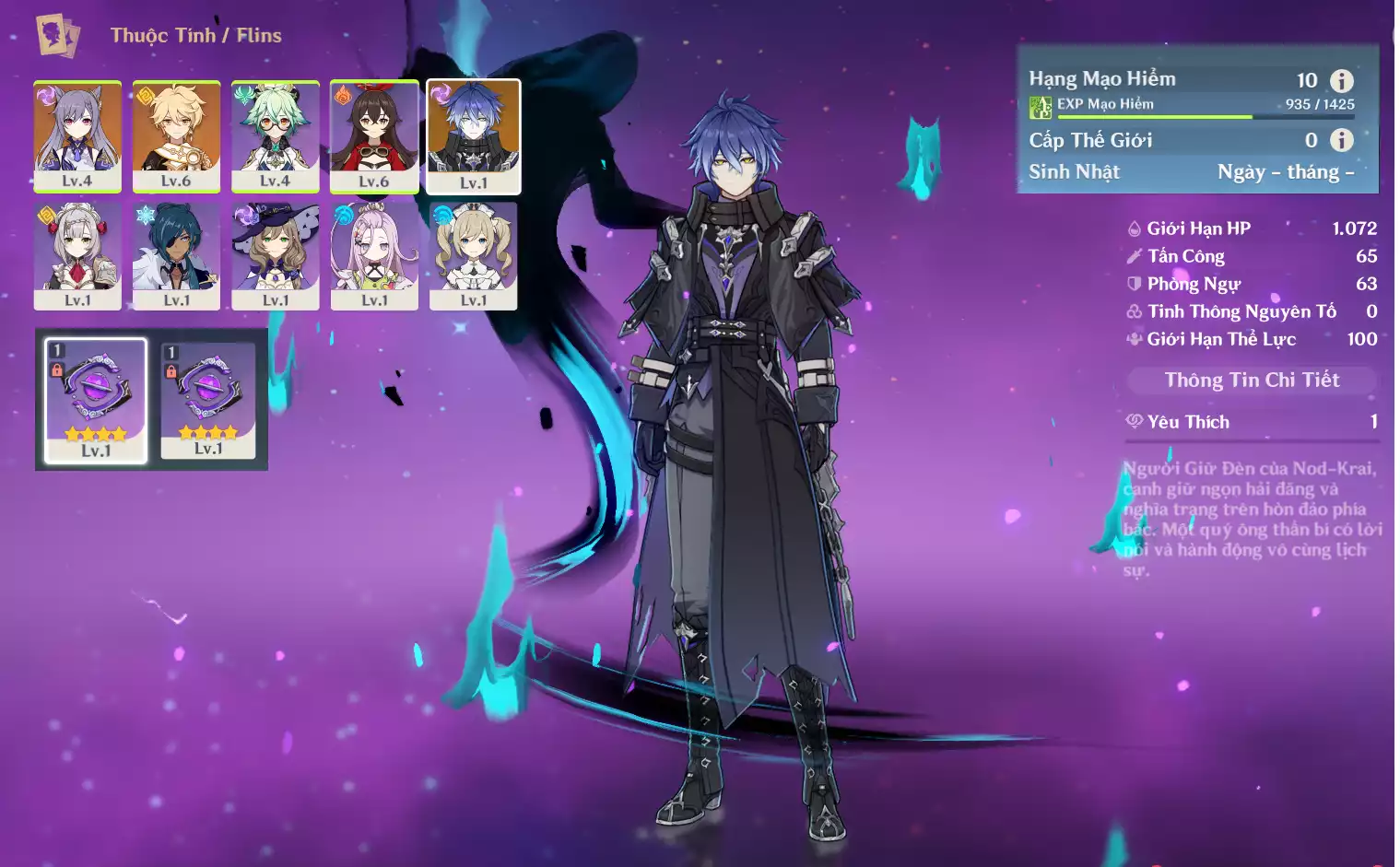This screenshot has height=867, width=1400.
Task: Open the Cấp Thế Giới info icon
Action: (x=1342, y=140)
